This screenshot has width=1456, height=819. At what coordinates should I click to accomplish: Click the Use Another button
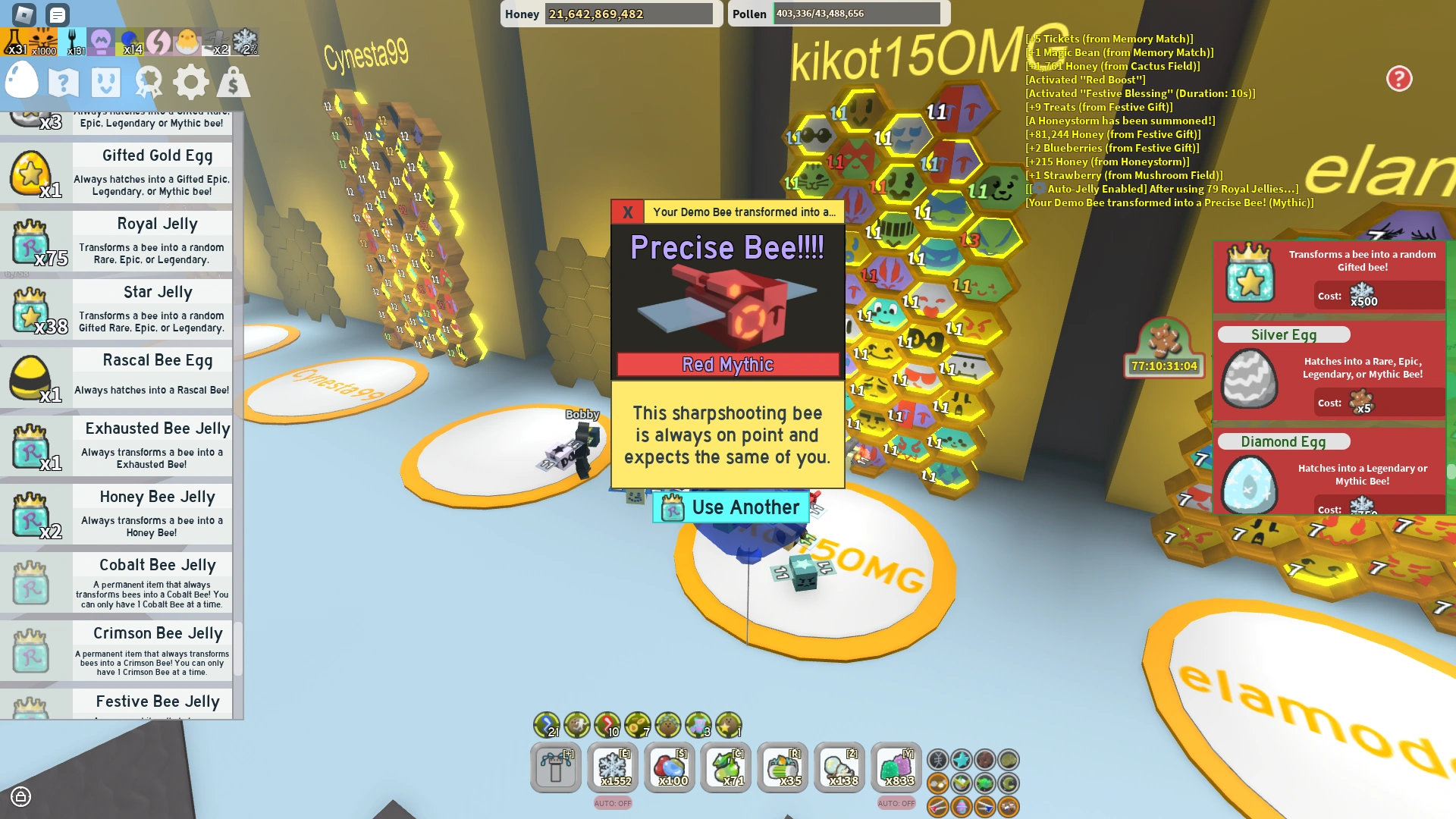point(730,507)
